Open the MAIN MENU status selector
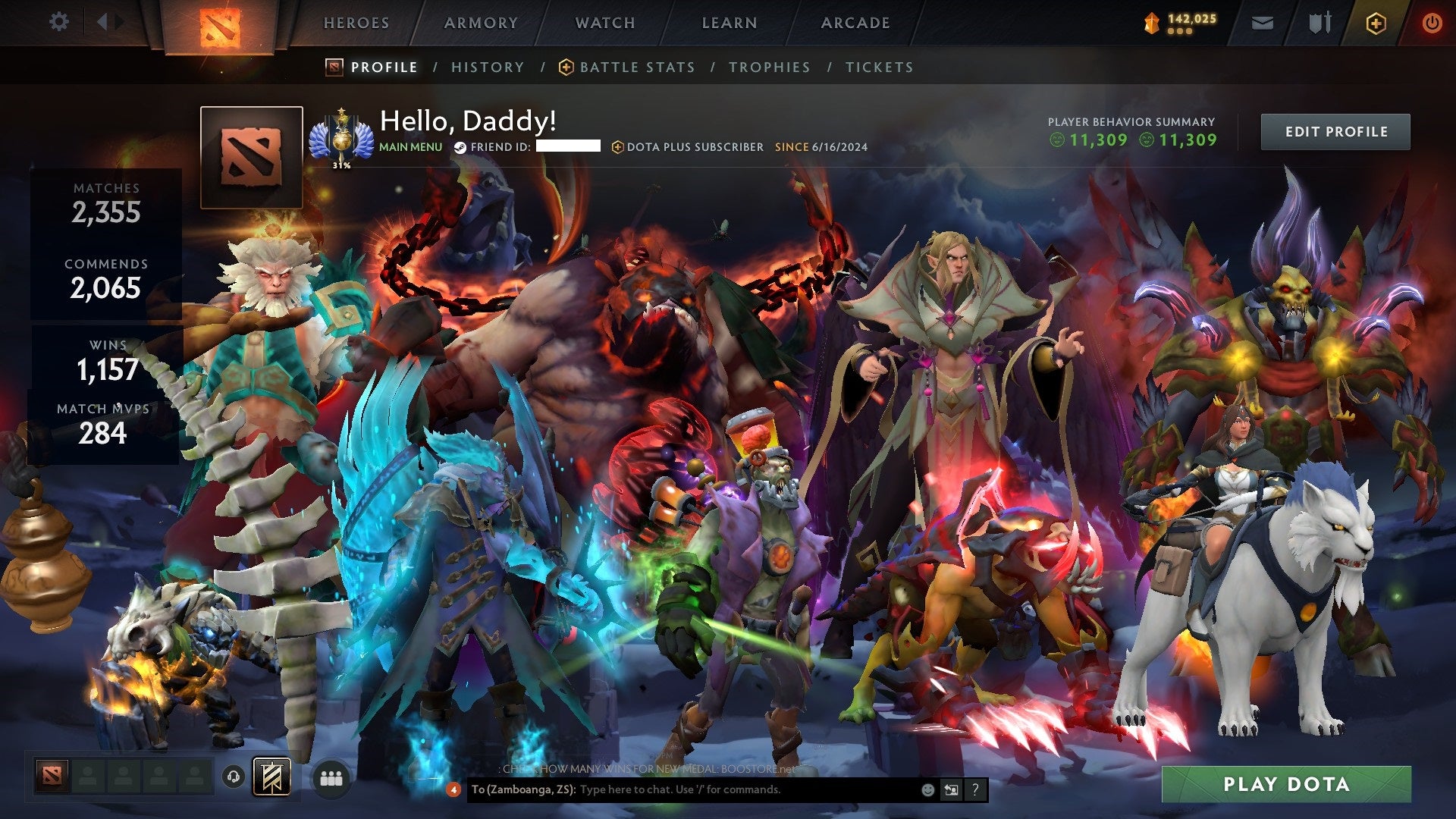Screen dimensions: 1456x819 [409, 147]
